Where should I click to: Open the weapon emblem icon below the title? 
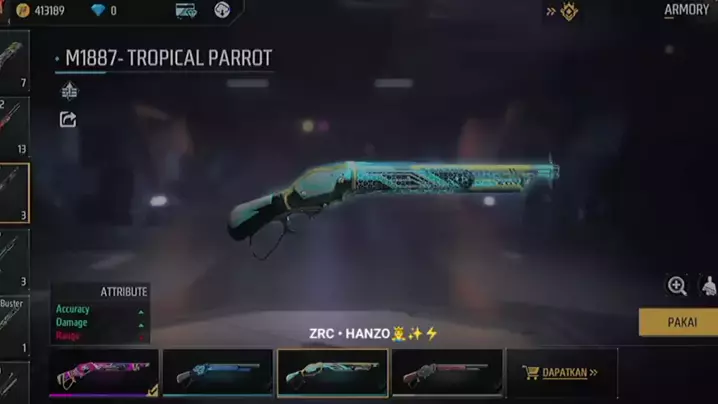[x=69, y=91]
